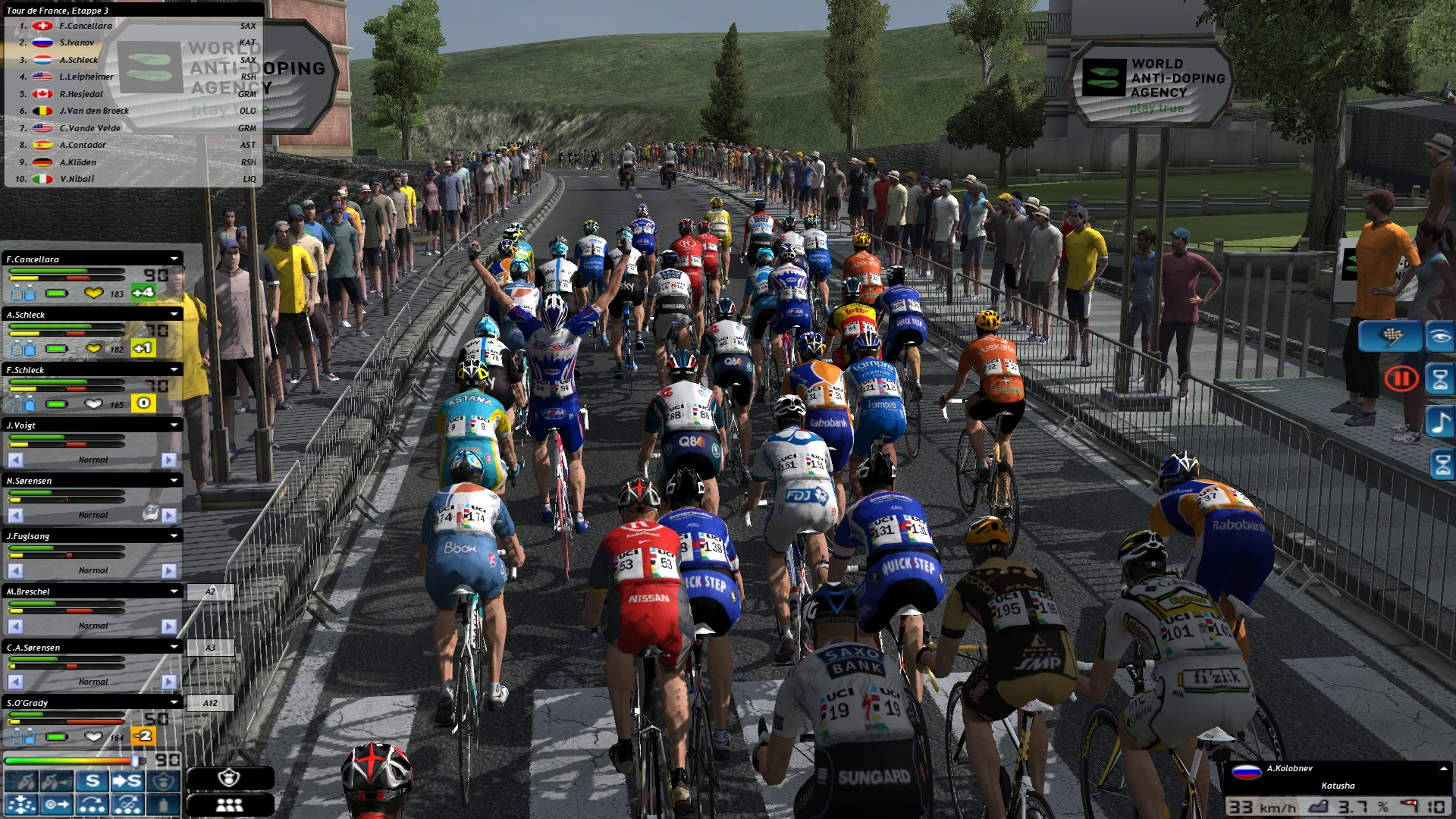Open the group of riders button

tap(229, 805)
